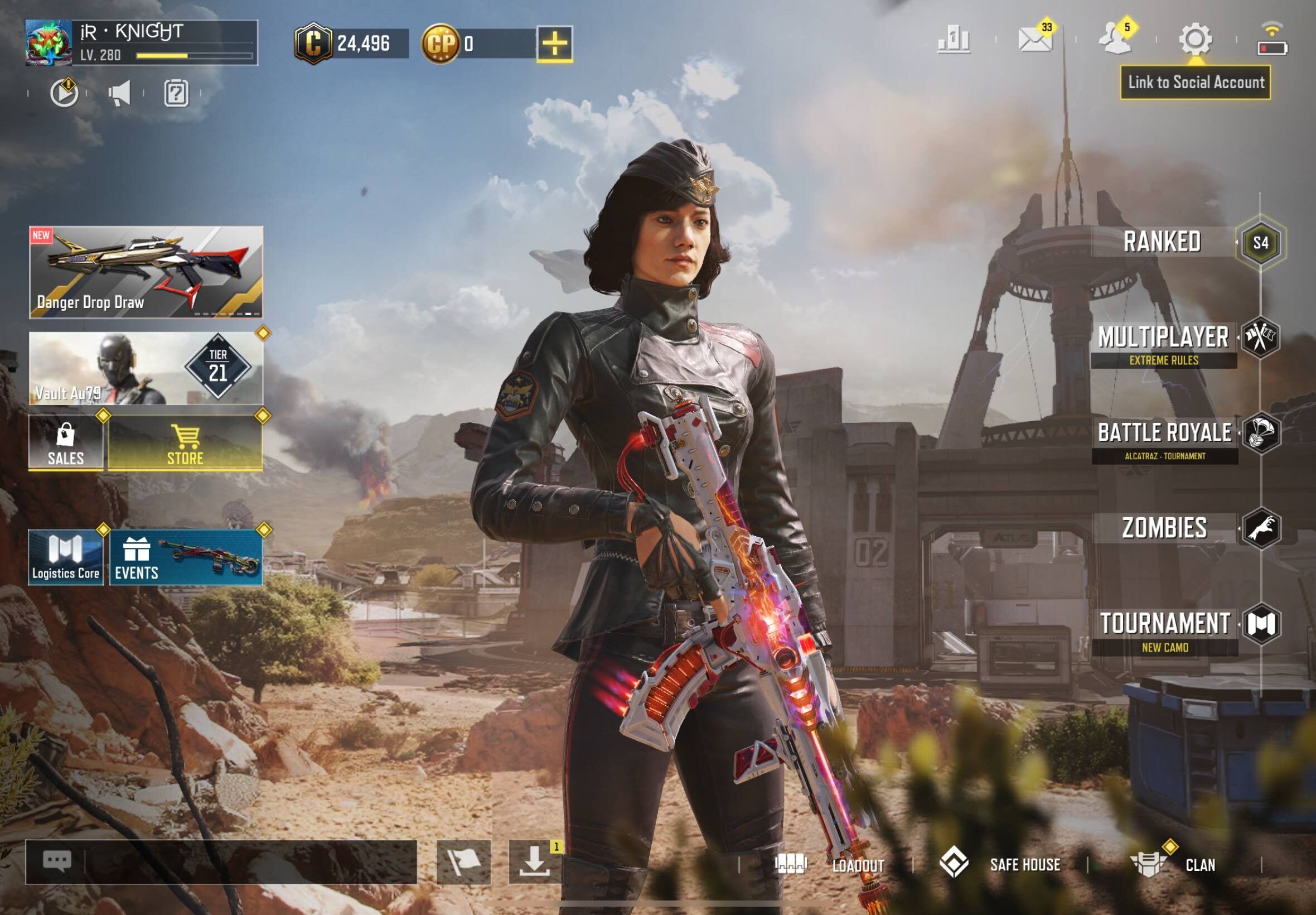Open the friends list icon
The image size is (1316, 915).
click(x=1115, y=40)
